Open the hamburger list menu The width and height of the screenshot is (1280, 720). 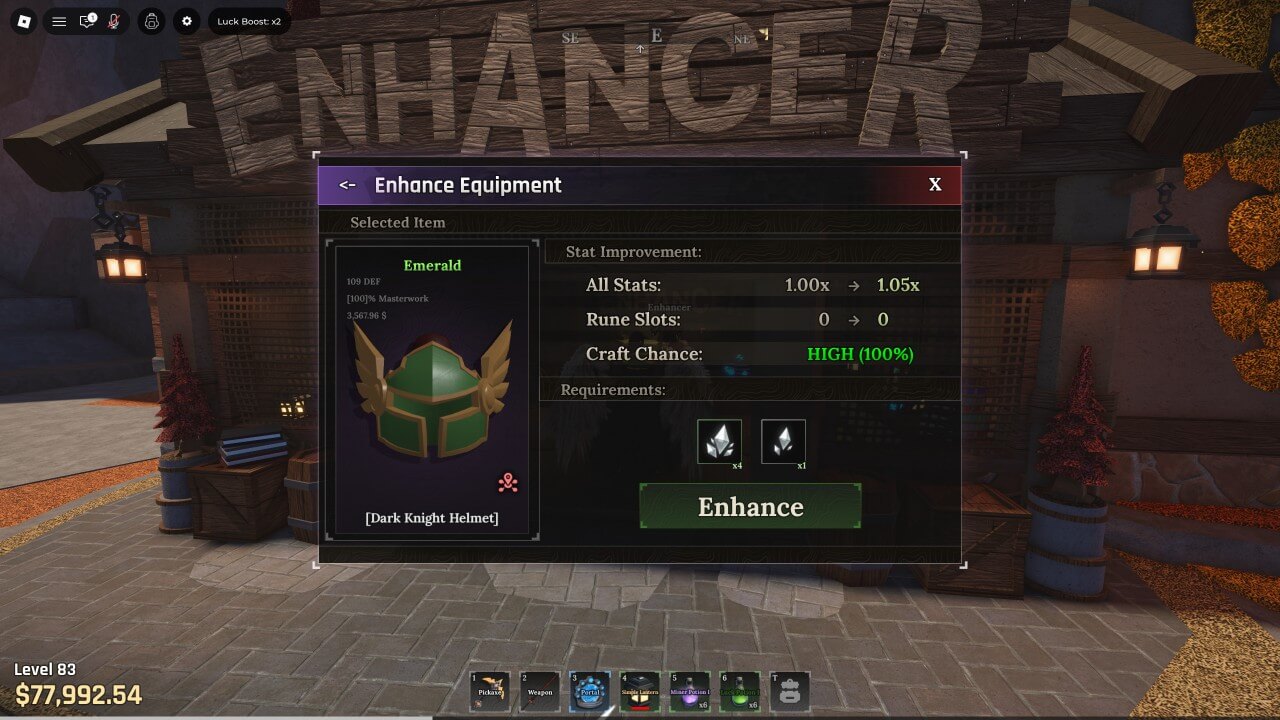tap(59, 21)
